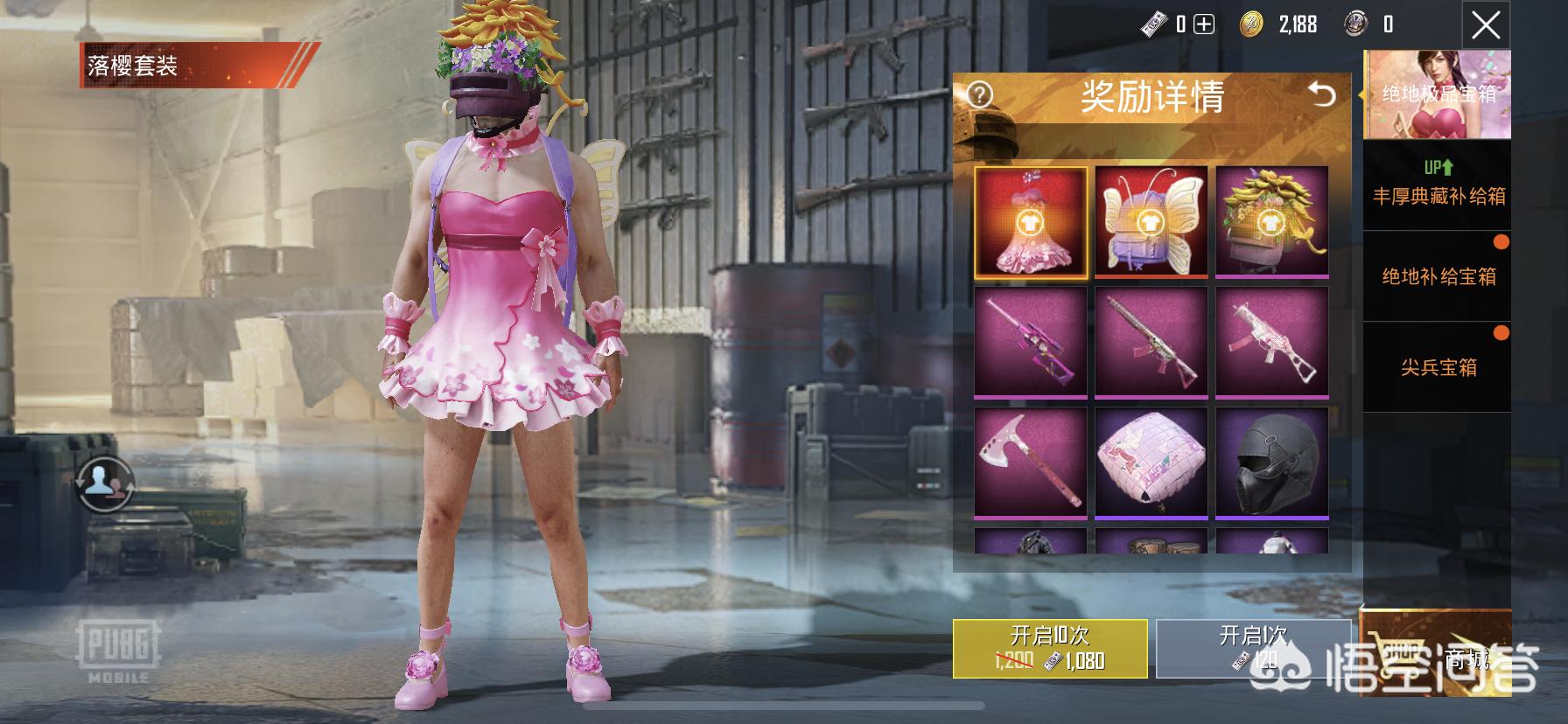
Task: Select the butterfly backpack reward
Action: (1151, 223)
